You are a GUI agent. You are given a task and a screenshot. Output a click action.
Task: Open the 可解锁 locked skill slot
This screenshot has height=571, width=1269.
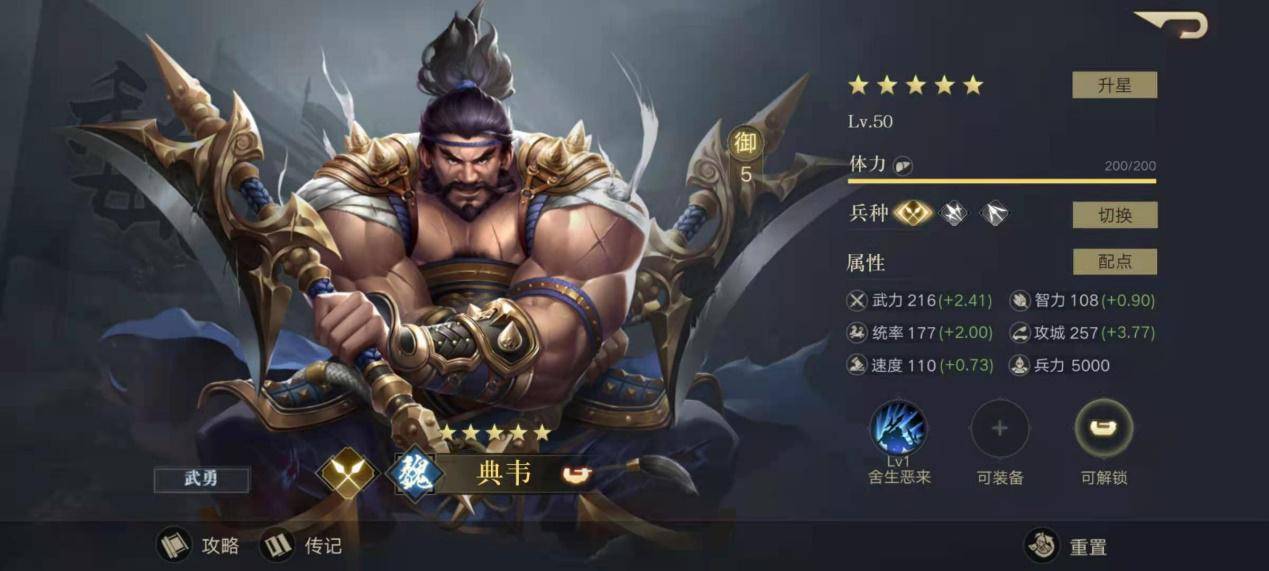(x=1103, y=429)
